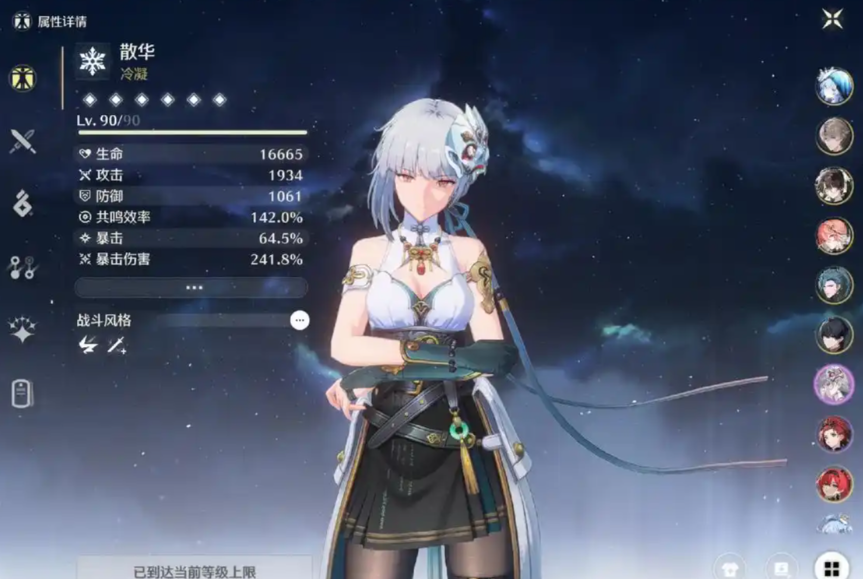This screenshot has width=863, height=579.
Task: Open 战斗风格 details via round dots button
Action: coord(300,320)
